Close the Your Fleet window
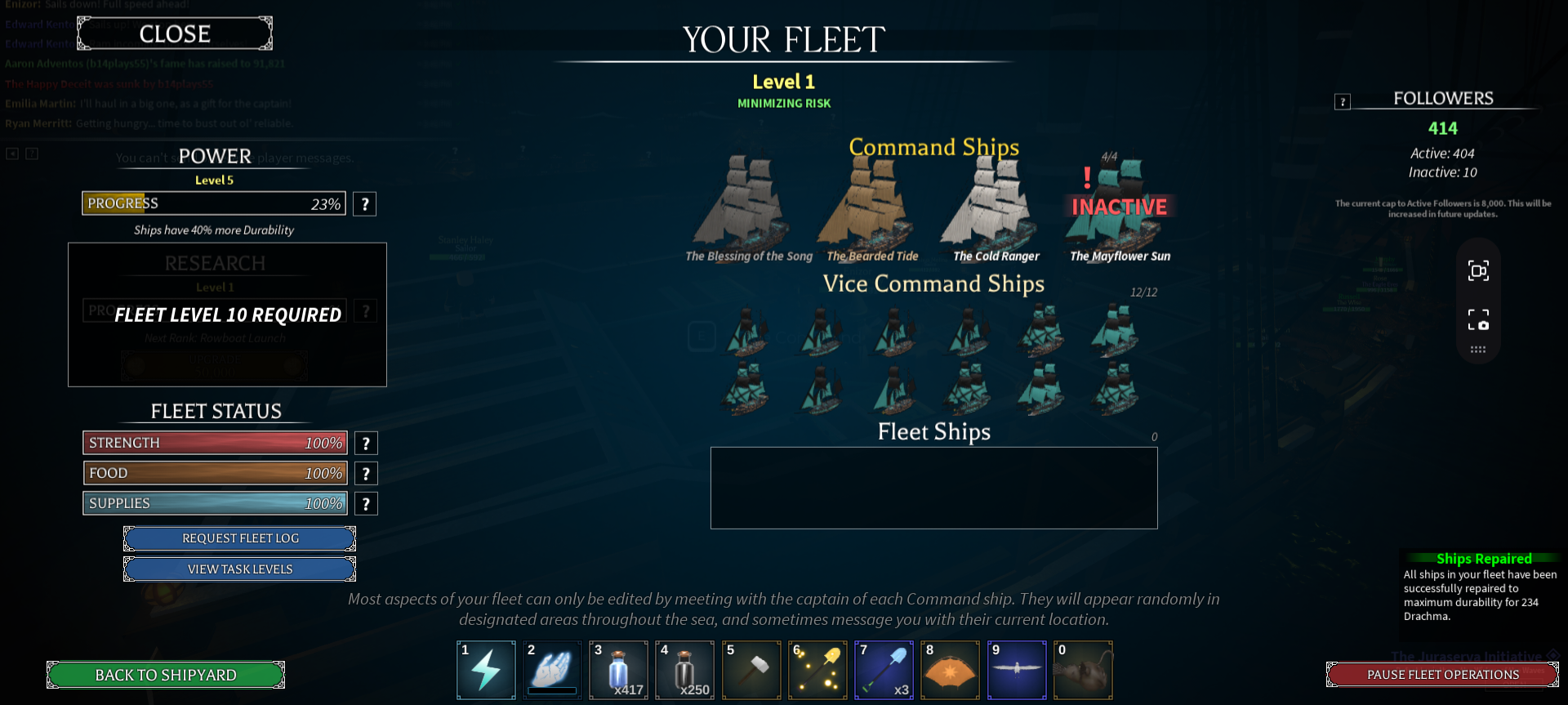Screen dimensions: 1568x705 pyautogui.click(x=175, y=34)
